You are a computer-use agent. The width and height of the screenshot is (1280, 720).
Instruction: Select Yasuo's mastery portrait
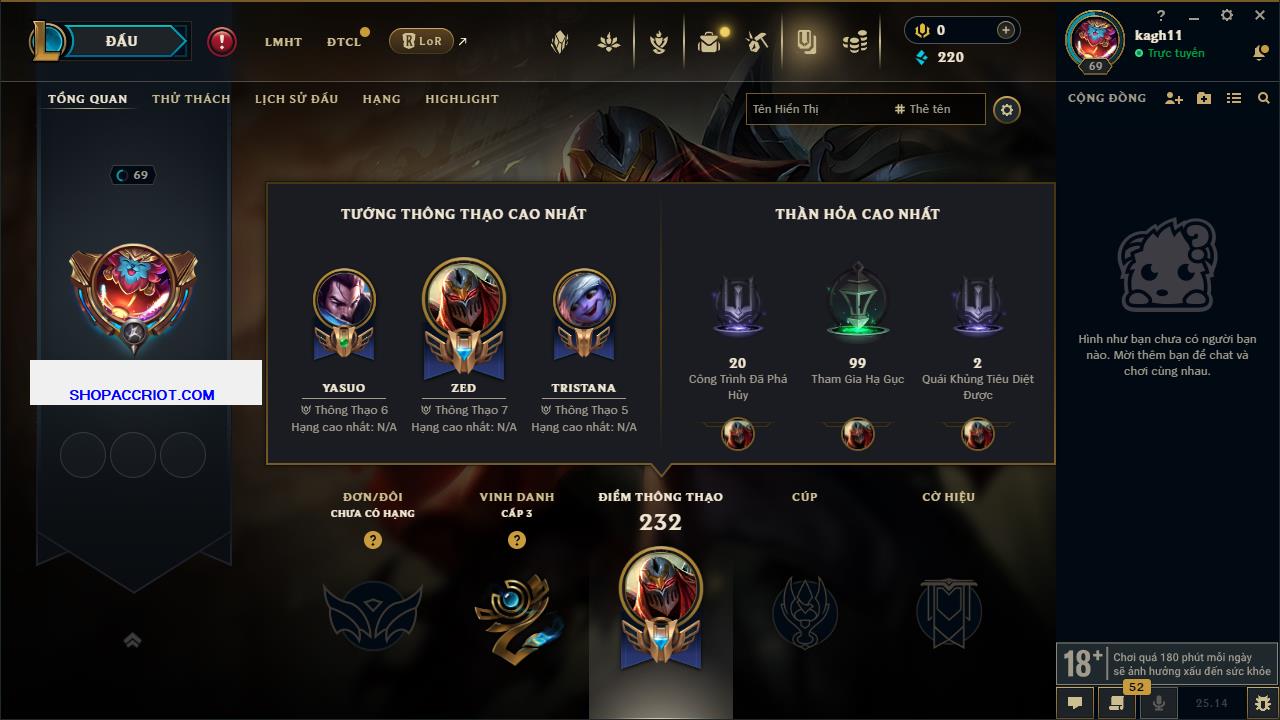344,301
